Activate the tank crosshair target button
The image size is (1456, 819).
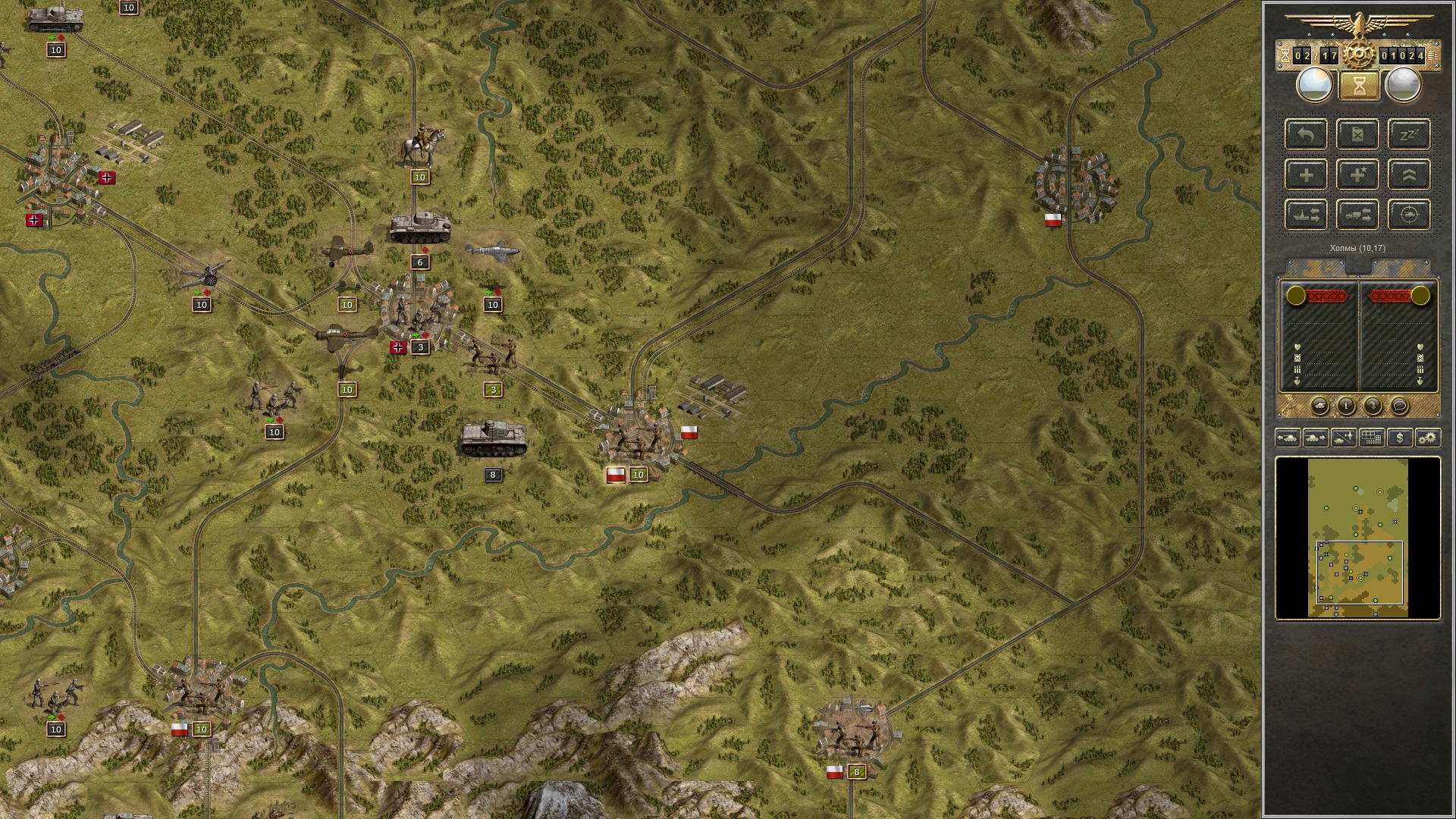pos(1409,215)
